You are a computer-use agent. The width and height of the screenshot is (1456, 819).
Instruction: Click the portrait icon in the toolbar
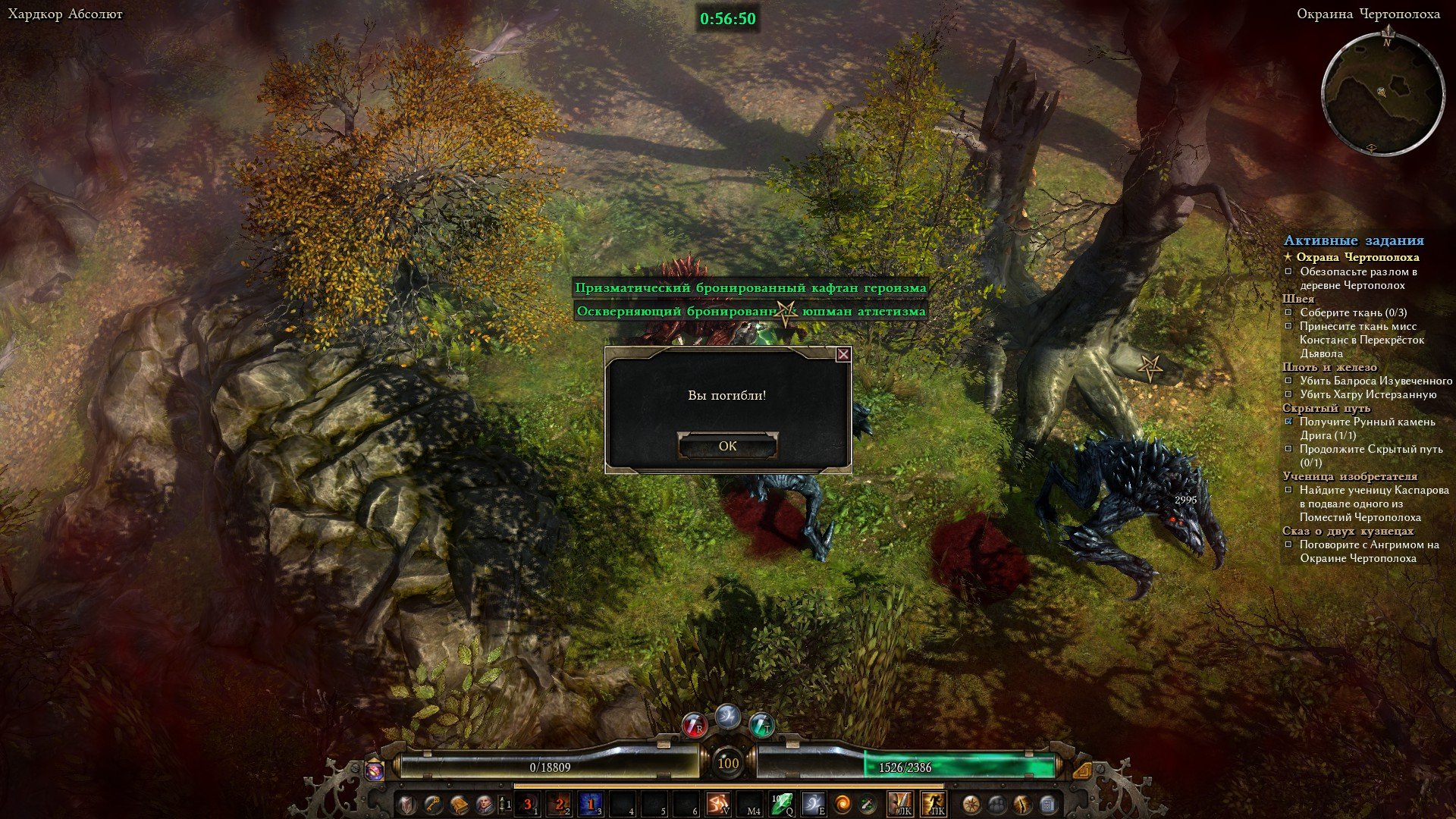click(484, 804)
